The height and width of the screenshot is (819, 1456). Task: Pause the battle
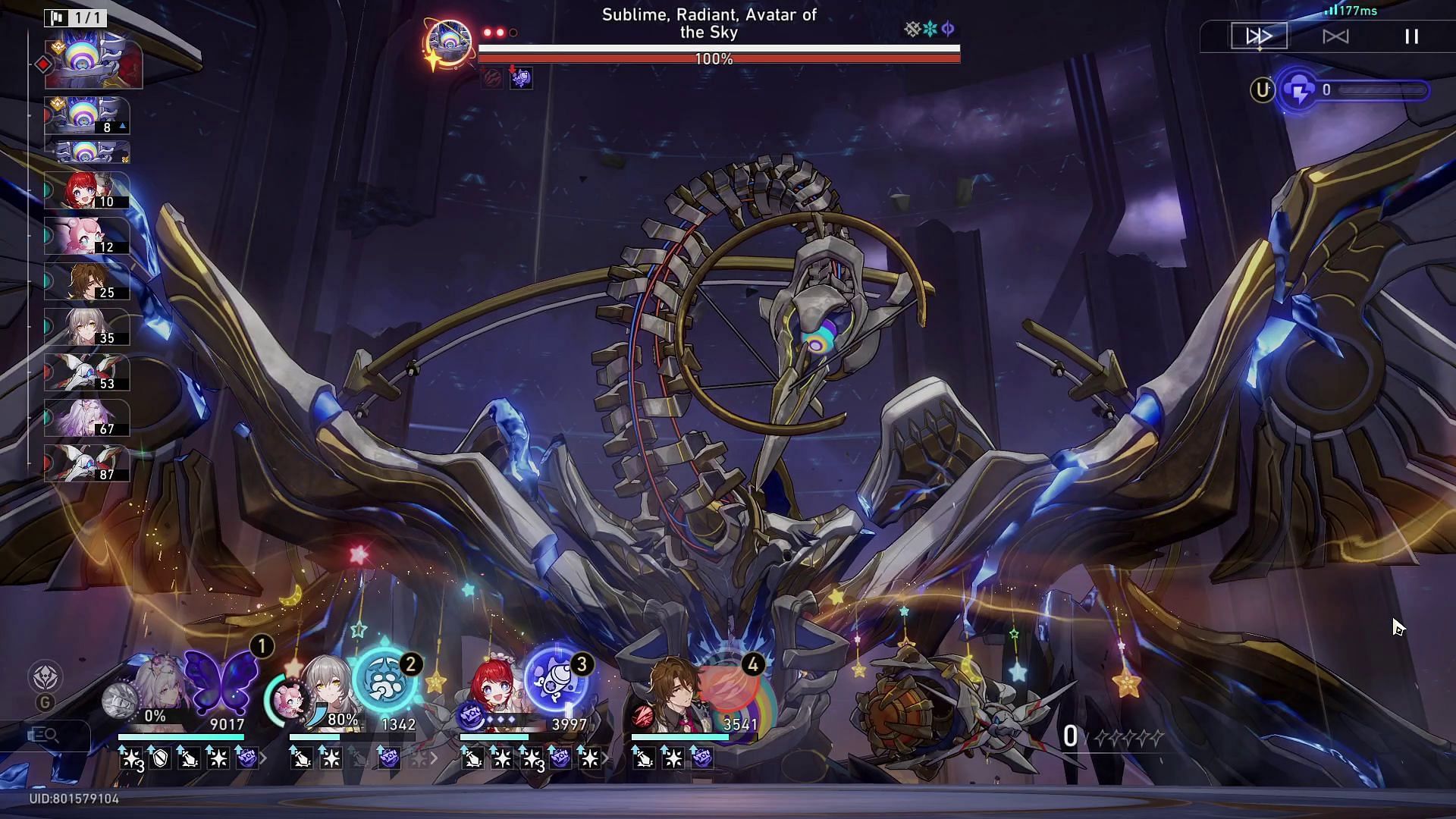pos(1411,36)
